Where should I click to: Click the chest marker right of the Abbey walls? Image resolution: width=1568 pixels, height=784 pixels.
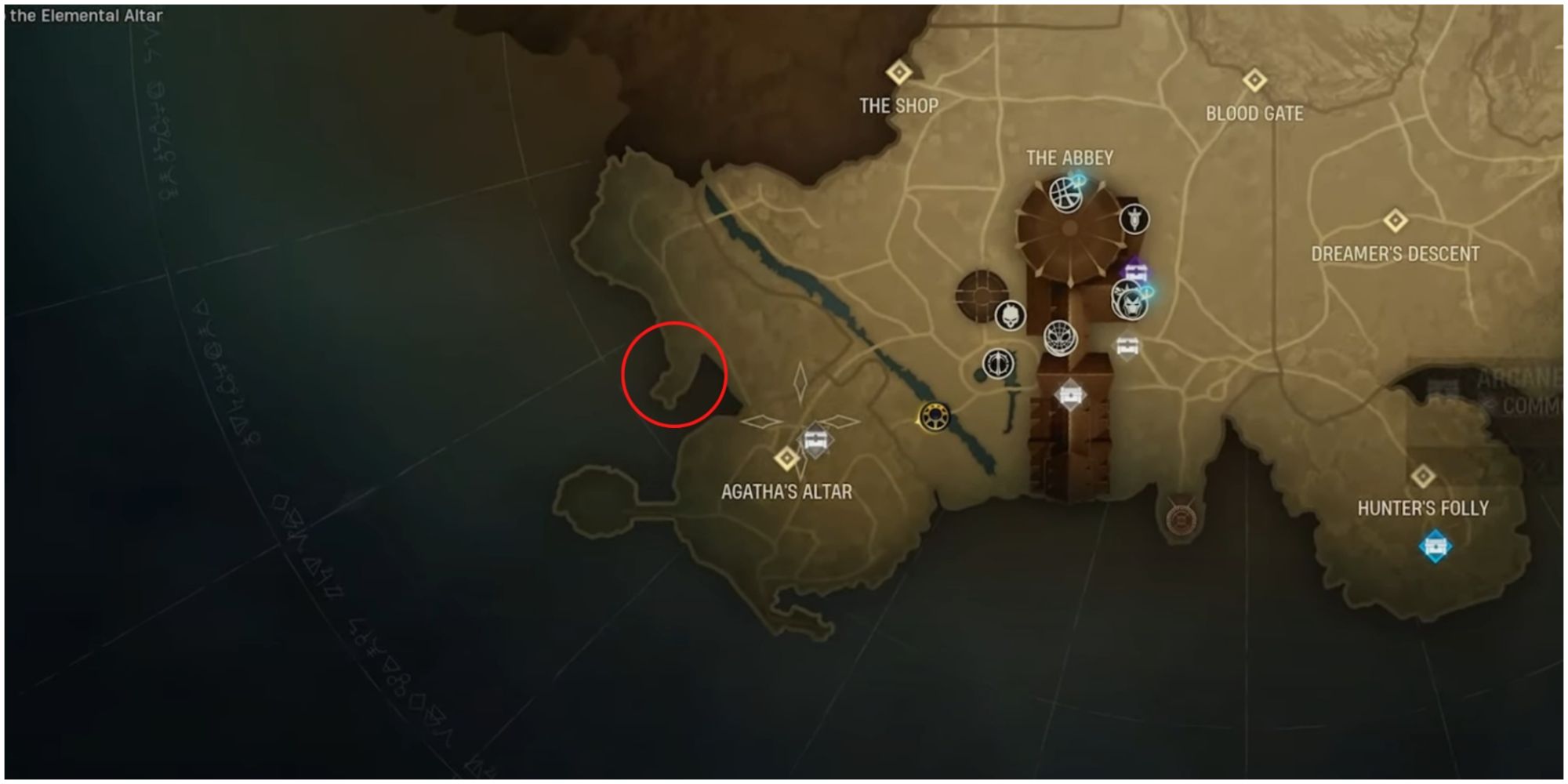(x=1126, y=345)
